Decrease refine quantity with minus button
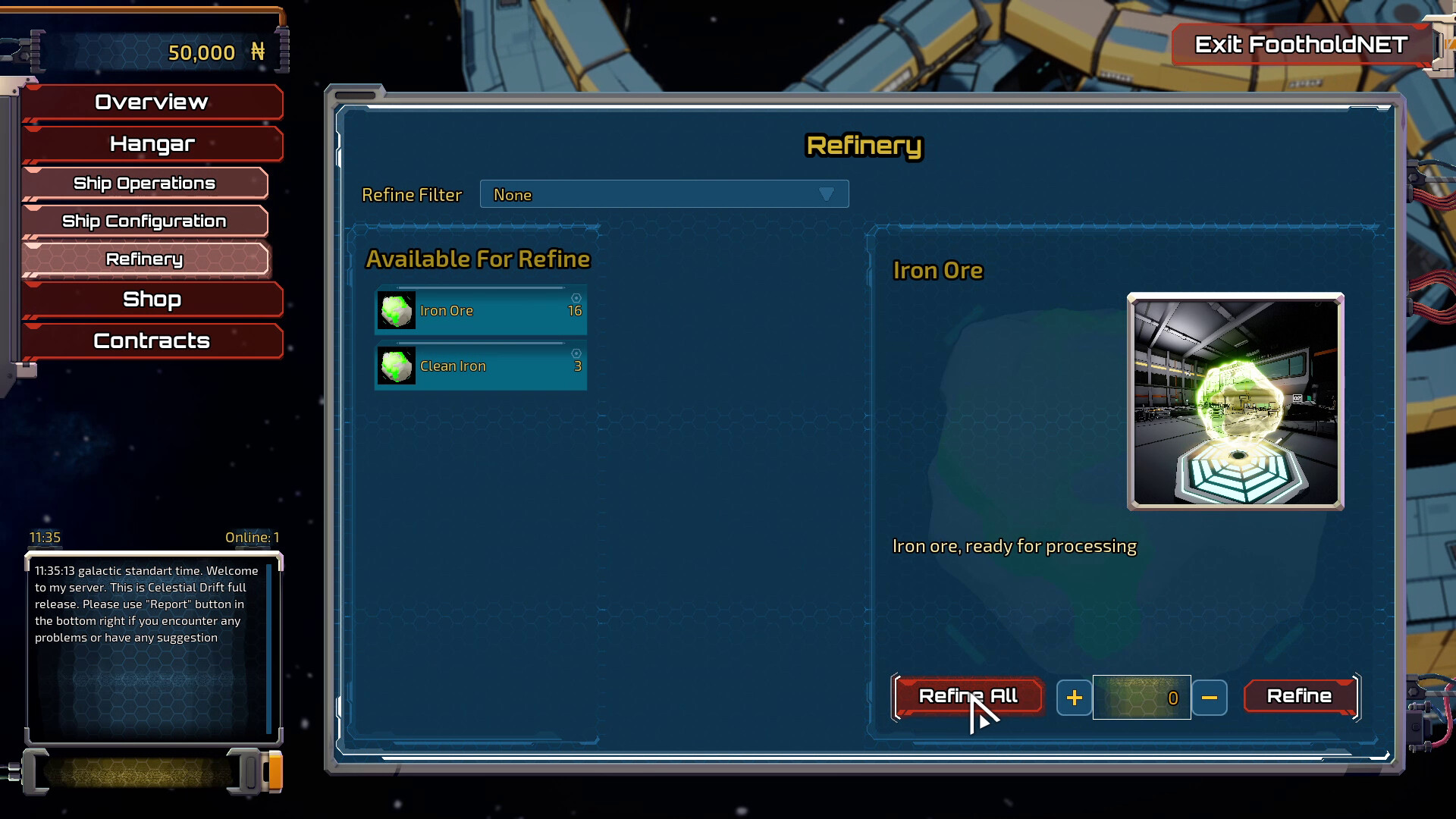Screen dimensions: 1456x819 pyautogui.click(x=1209, y=698)
